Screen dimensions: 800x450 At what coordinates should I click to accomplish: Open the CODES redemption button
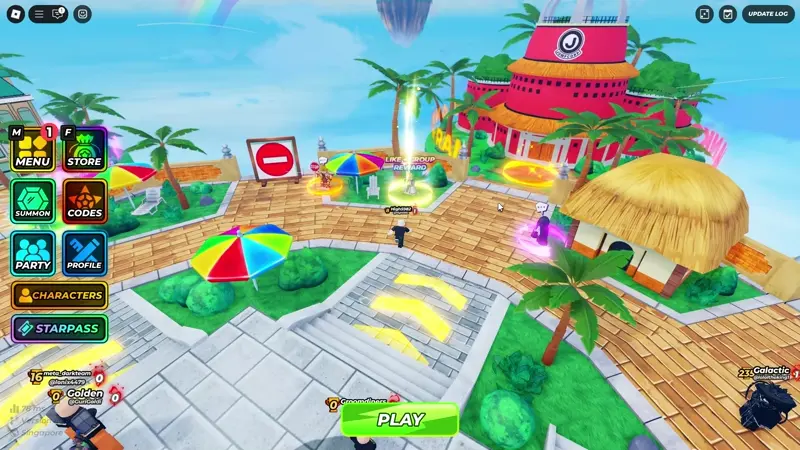pyautogui.click(x=84, y=201)
